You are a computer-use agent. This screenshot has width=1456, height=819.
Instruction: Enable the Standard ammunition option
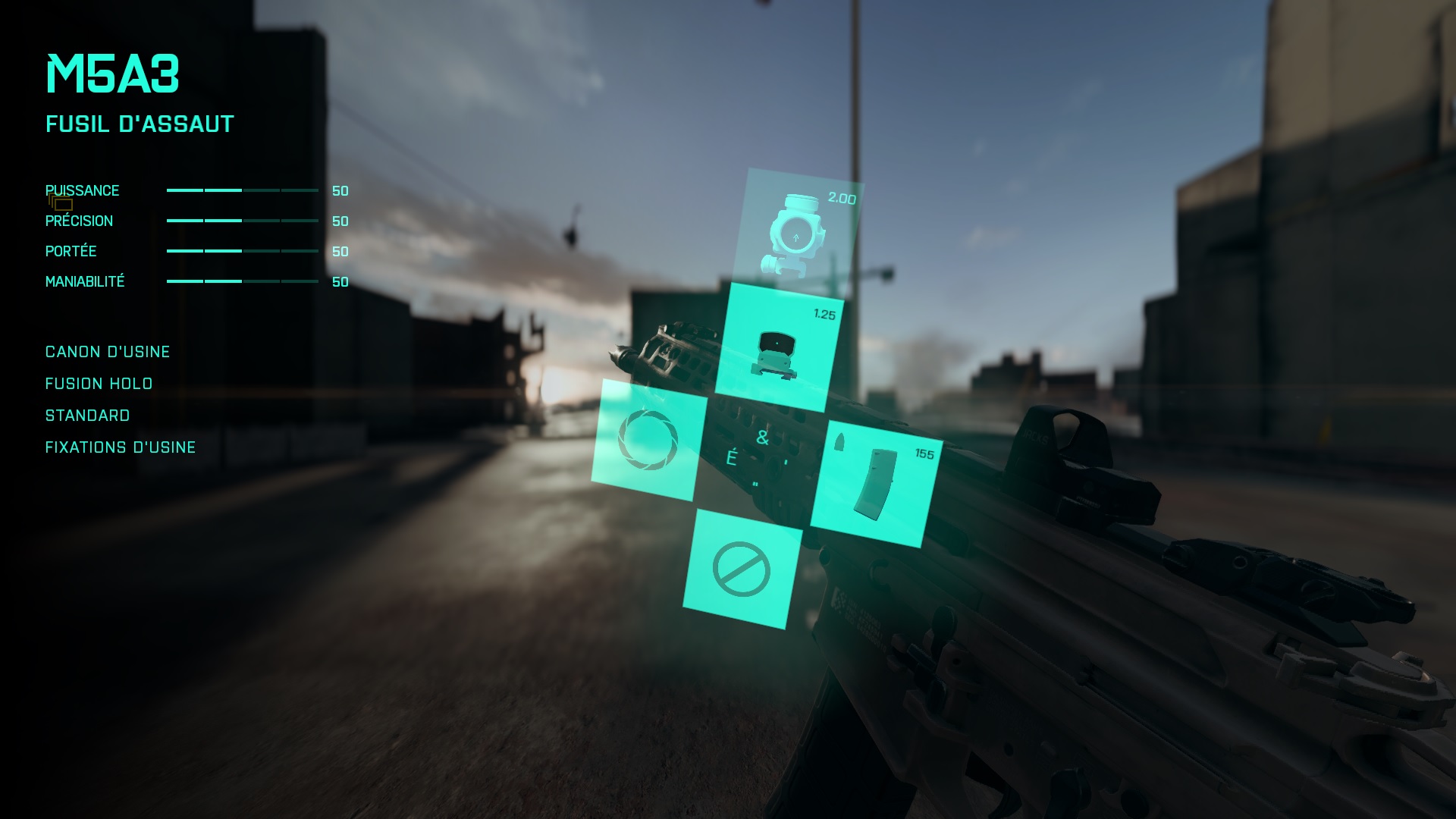click(x=87, y=416)
